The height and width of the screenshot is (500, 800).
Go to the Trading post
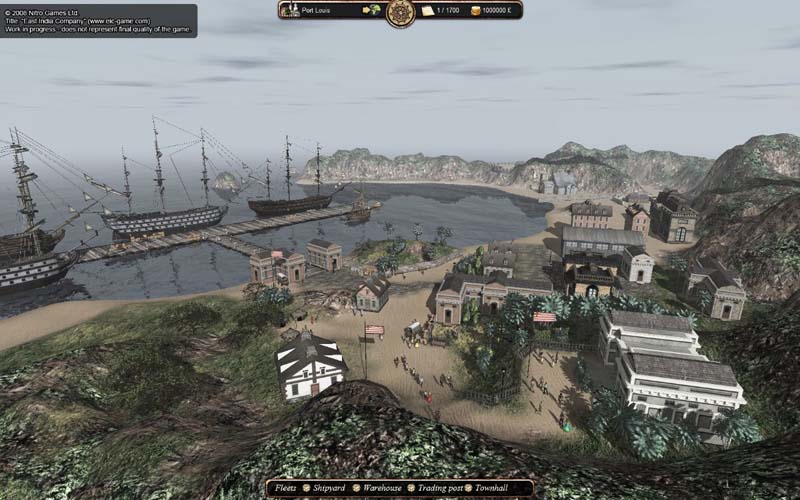[x=442, y=489]
